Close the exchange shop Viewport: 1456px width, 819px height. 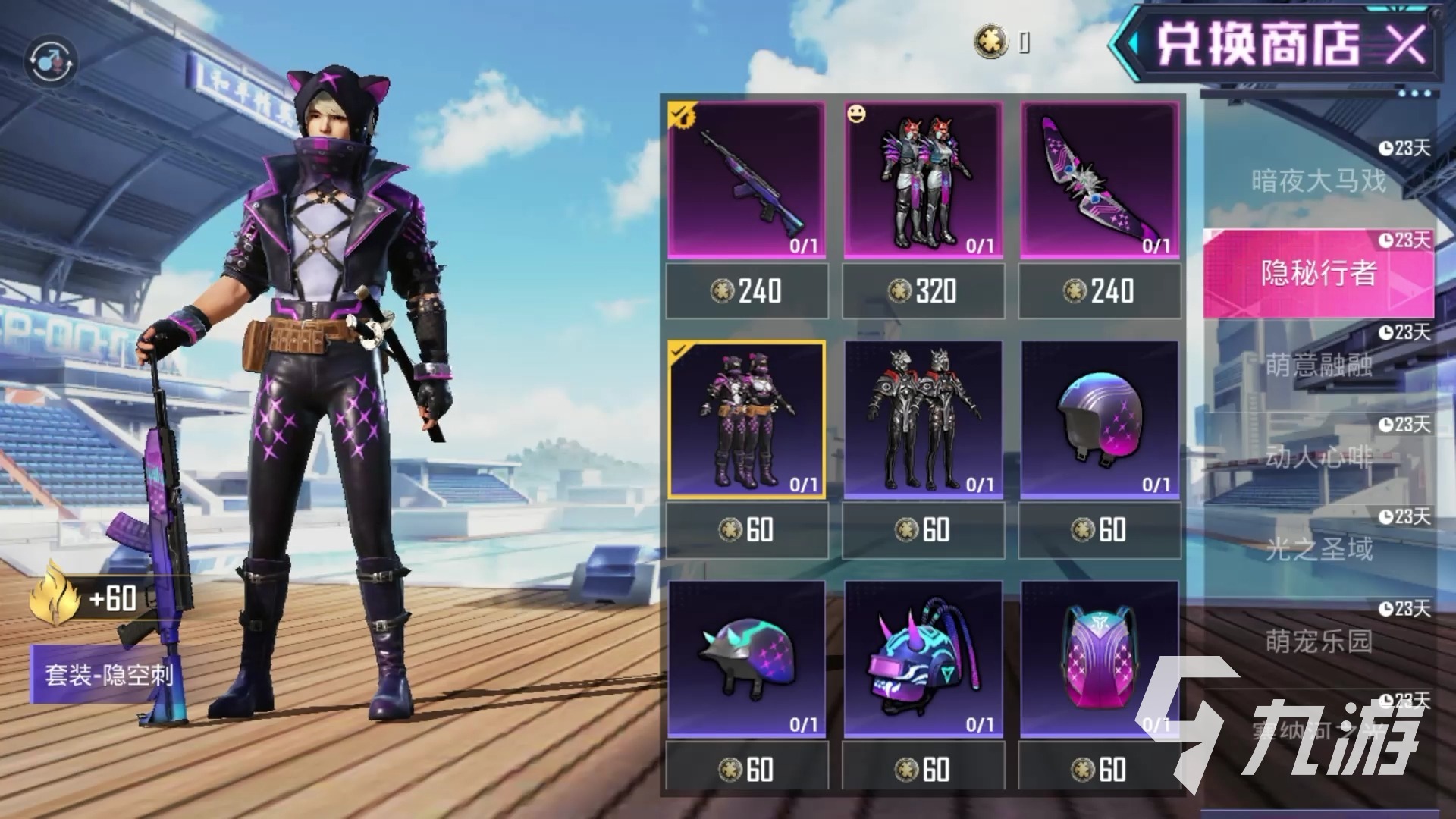point(1405,44)
